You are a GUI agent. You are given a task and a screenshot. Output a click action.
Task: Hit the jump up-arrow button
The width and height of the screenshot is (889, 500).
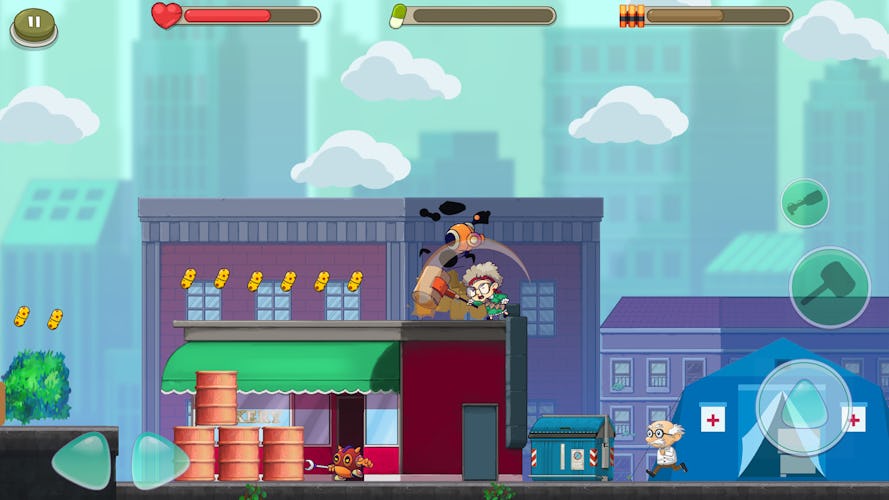pos(803,407)
